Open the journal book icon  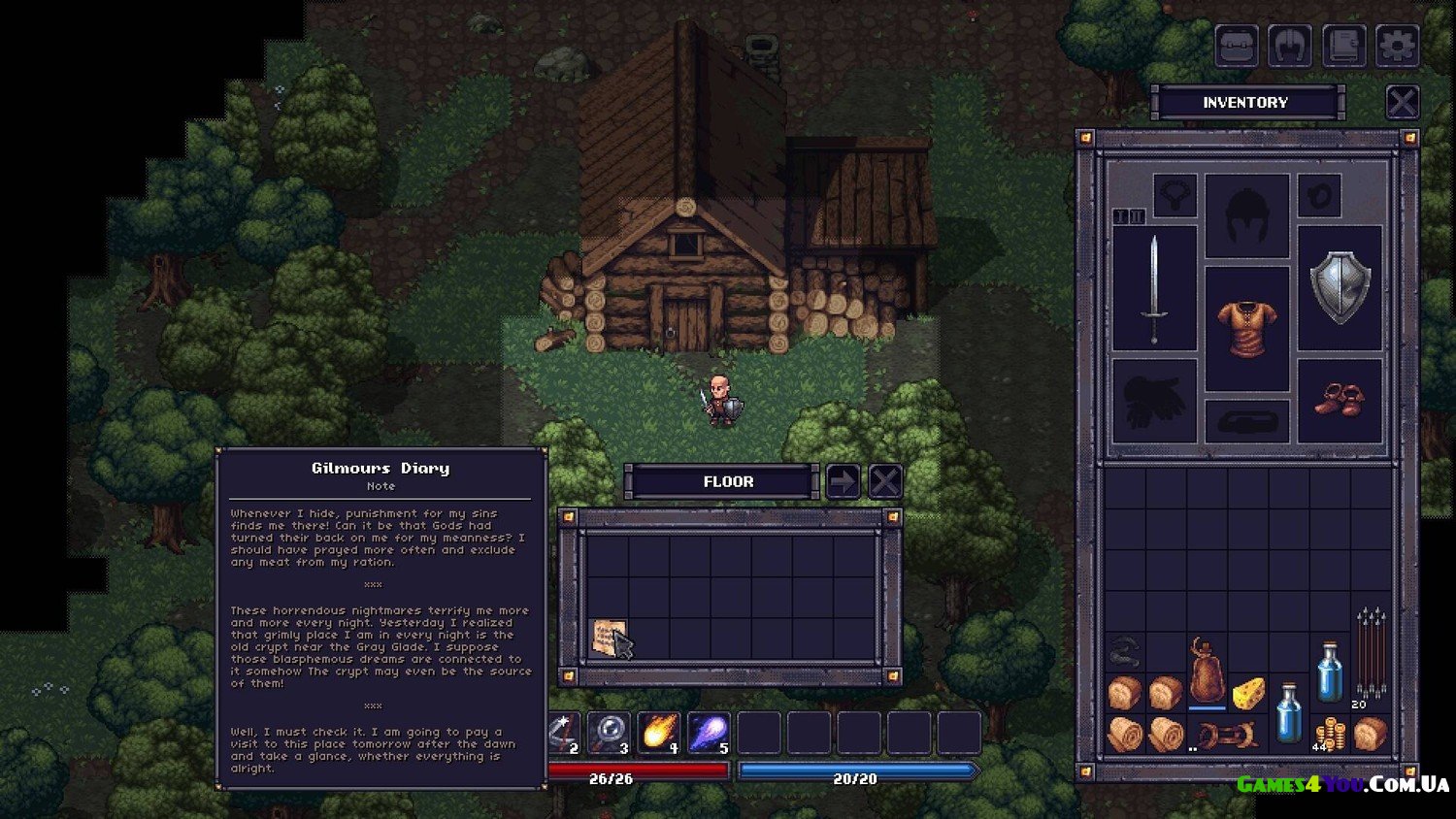pos(1343,46)
